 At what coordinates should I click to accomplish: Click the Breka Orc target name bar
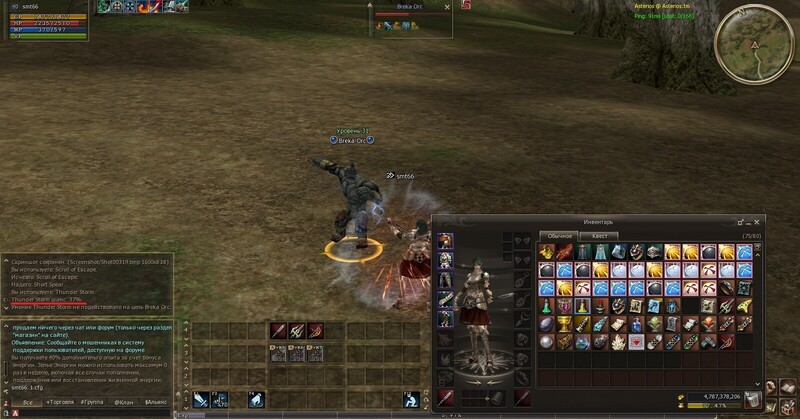pyautogui.click(x=410, y=6)
